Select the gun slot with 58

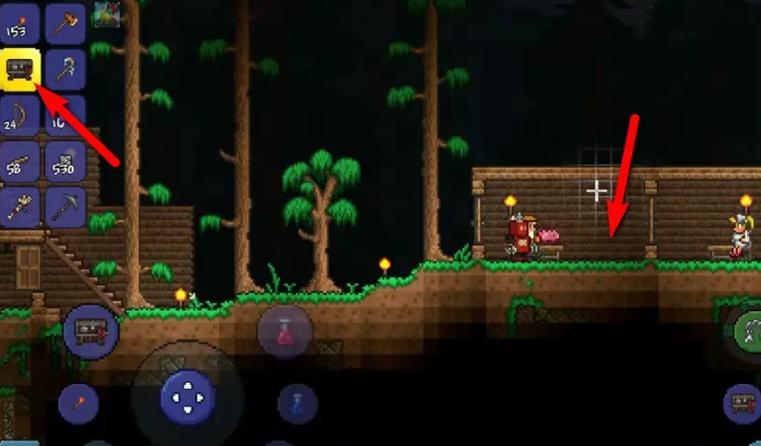click(20, 161)
